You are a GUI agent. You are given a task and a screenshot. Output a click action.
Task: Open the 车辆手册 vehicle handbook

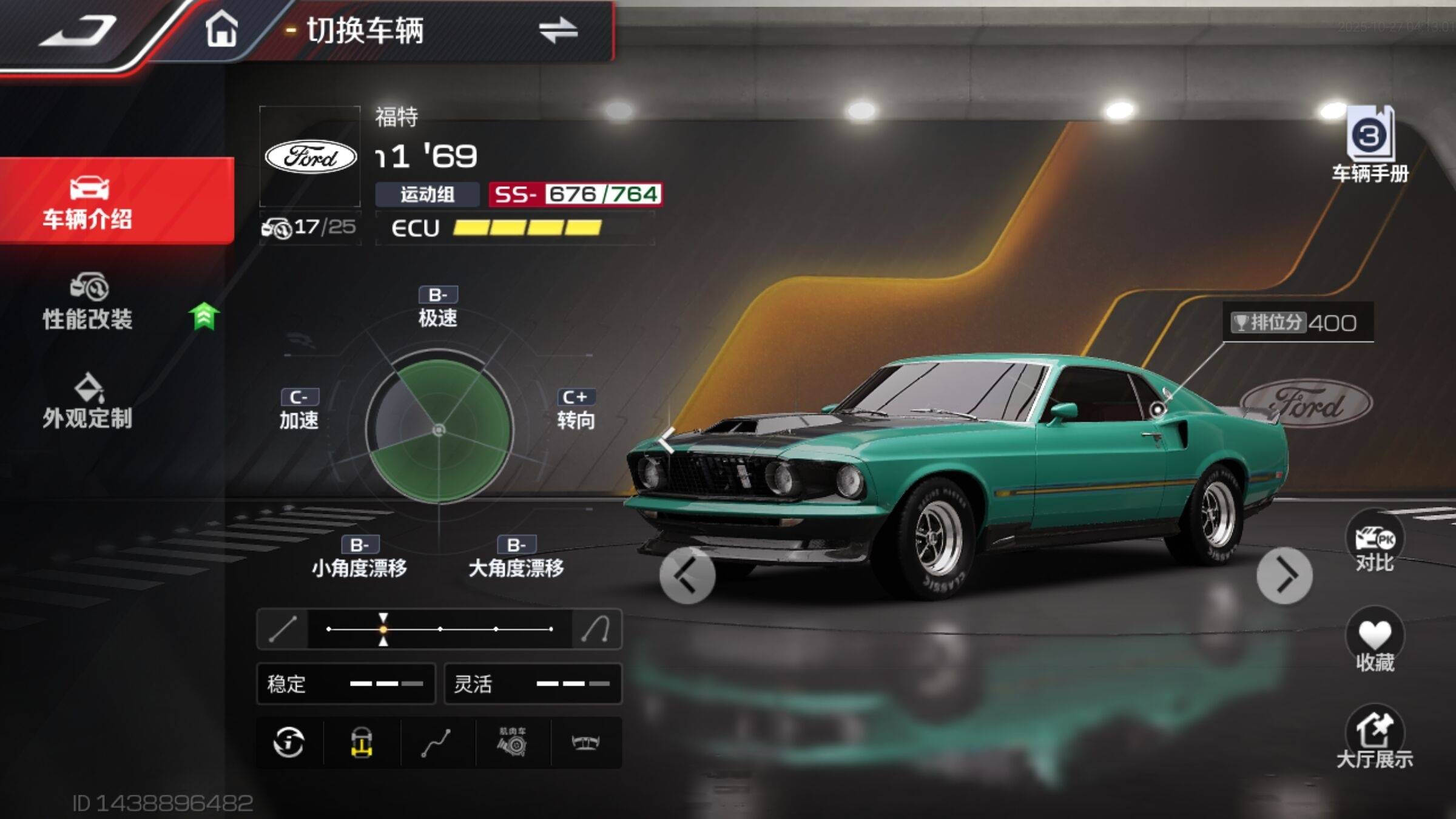[x=1370, y=146]
